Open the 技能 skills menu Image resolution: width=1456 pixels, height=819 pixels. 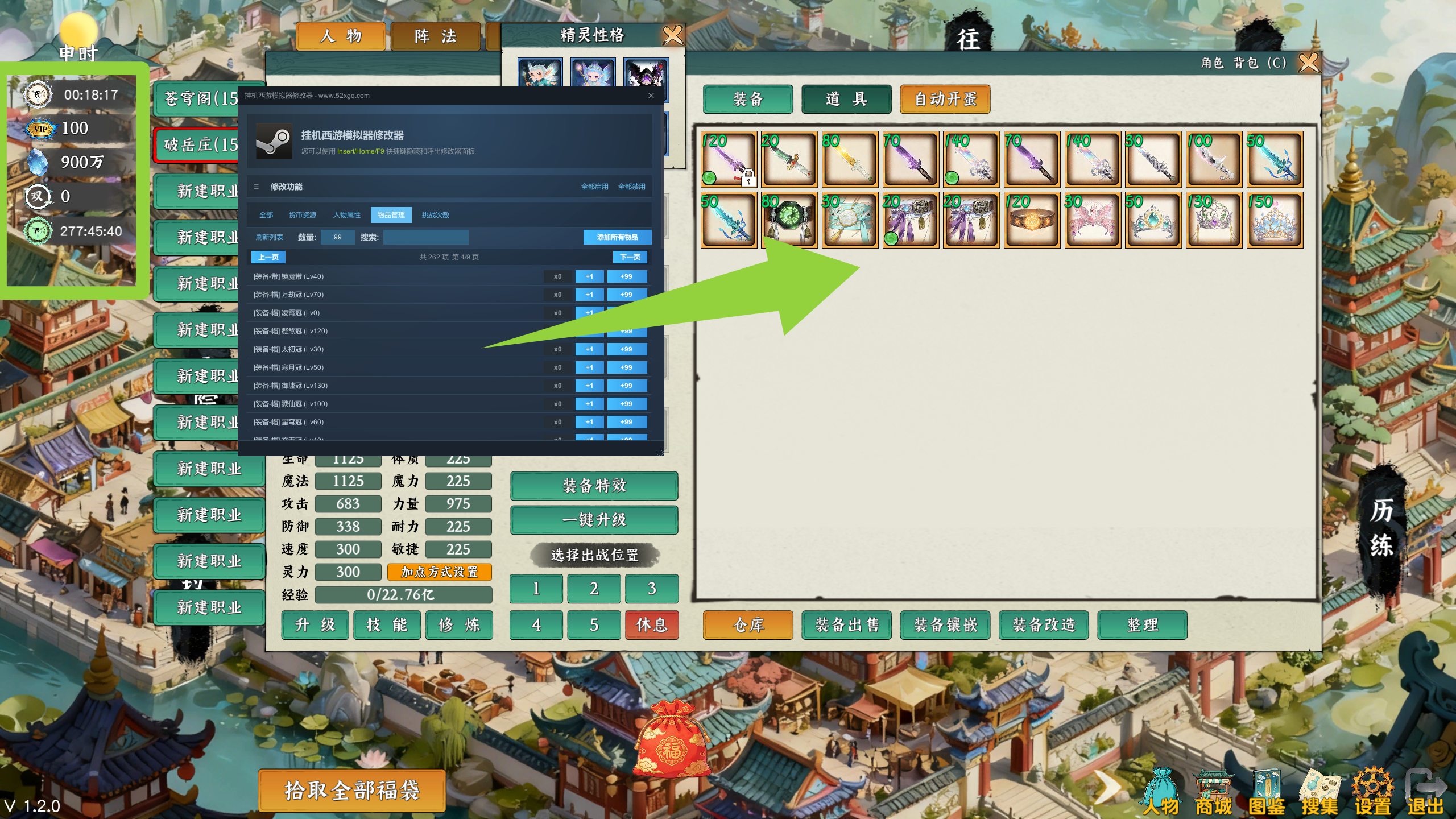(x=387, y=625)
